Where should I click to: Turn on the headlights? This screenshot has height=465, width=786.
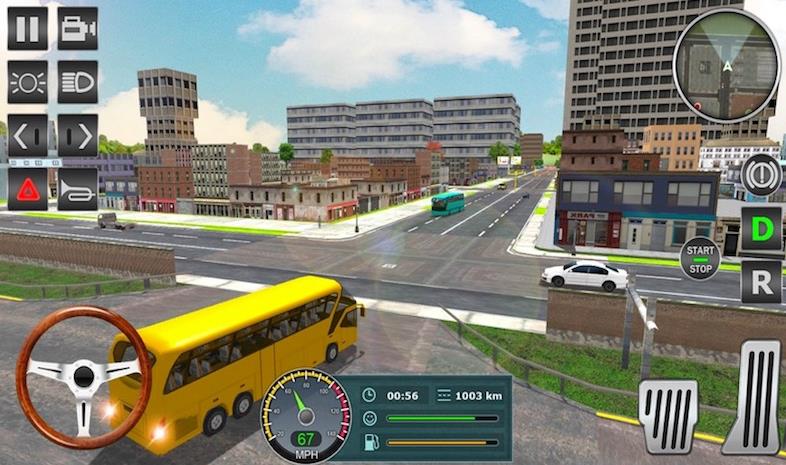[x=77, y=81]
